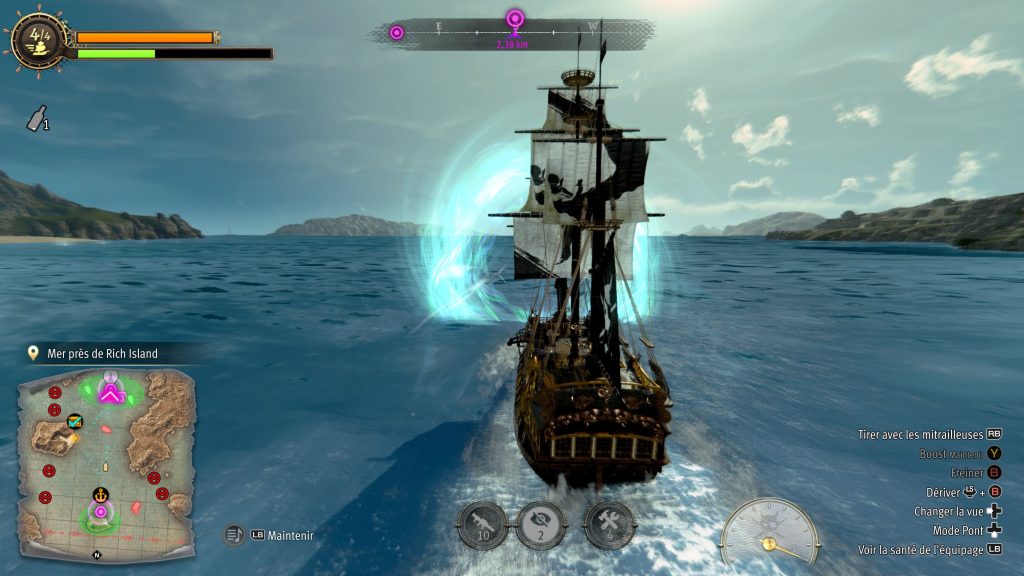Click the magenta destination marker atop the minimap
Image resolution: width=1024 pixels, height=576 pixels.
click(111, 393)
